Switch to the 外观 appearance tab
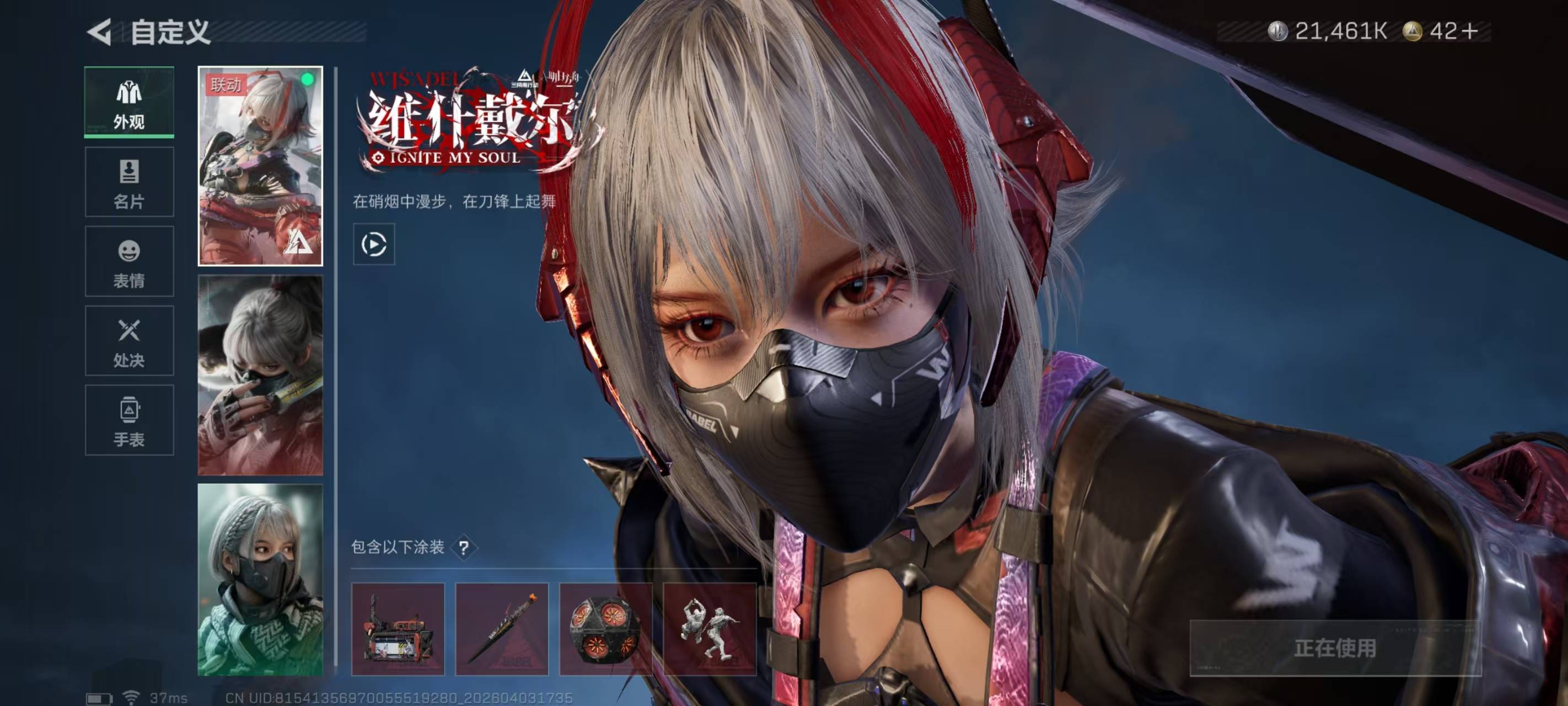This screenshot has height=706, width=1568. pyautogui.click(x=129, y=101)
